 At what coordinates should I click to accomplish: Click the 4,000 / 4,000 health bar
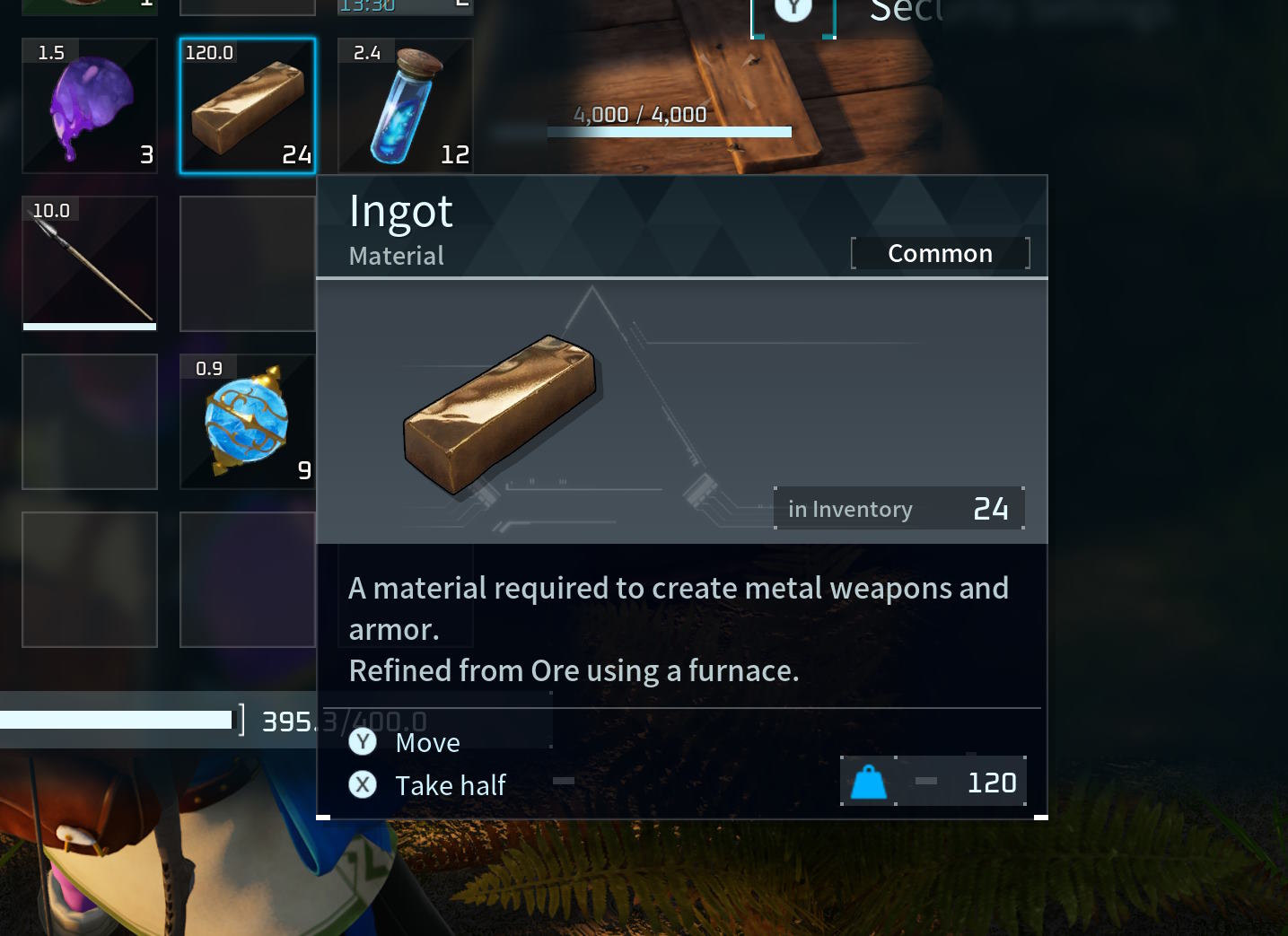coord(669,130)
